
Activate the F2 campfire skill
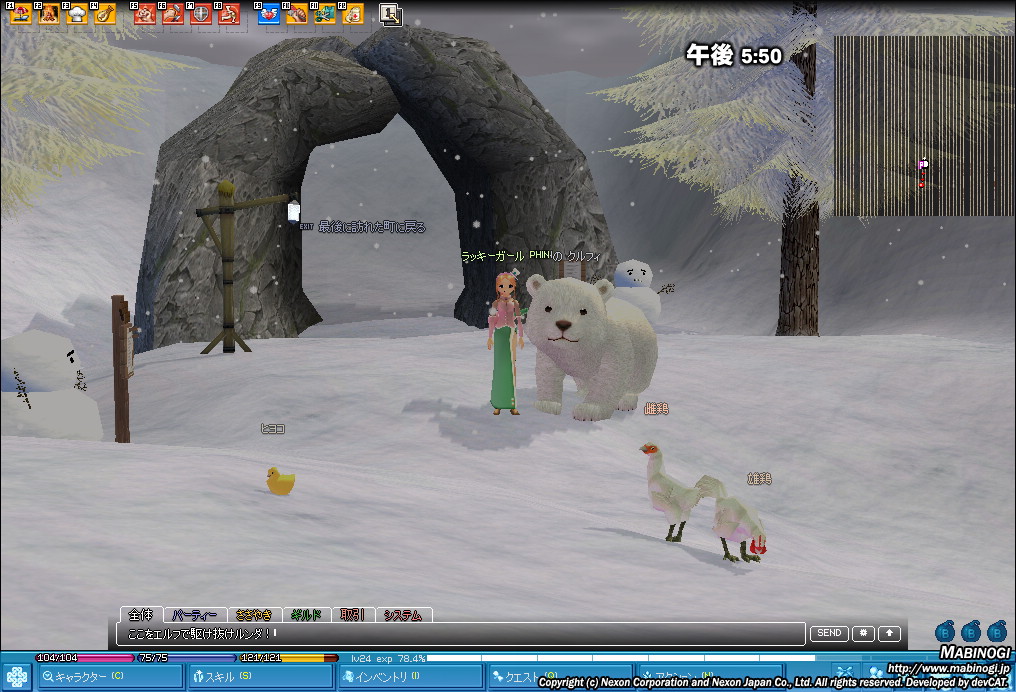(49, 14)
